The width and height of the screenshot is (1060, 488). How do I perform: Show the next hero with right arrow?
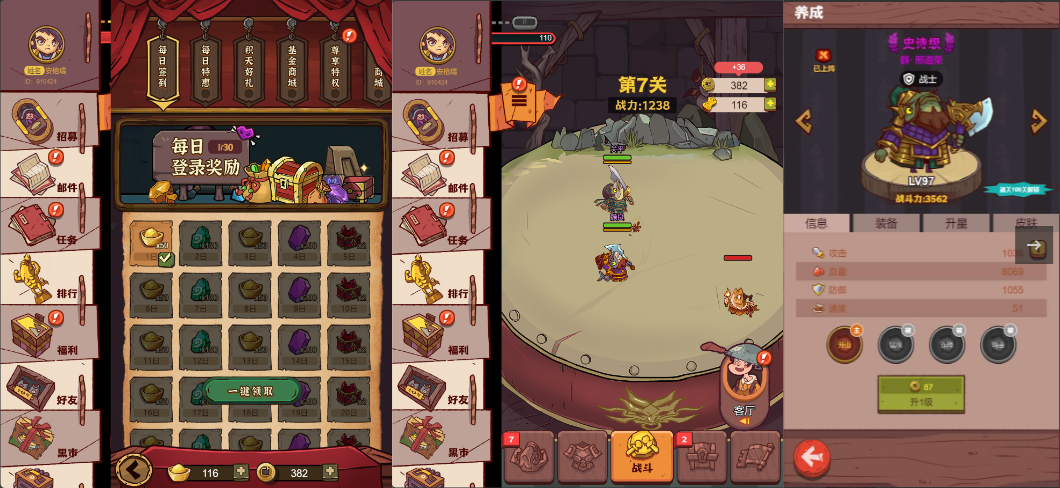pyautogui.click(x=1038, y=121)
